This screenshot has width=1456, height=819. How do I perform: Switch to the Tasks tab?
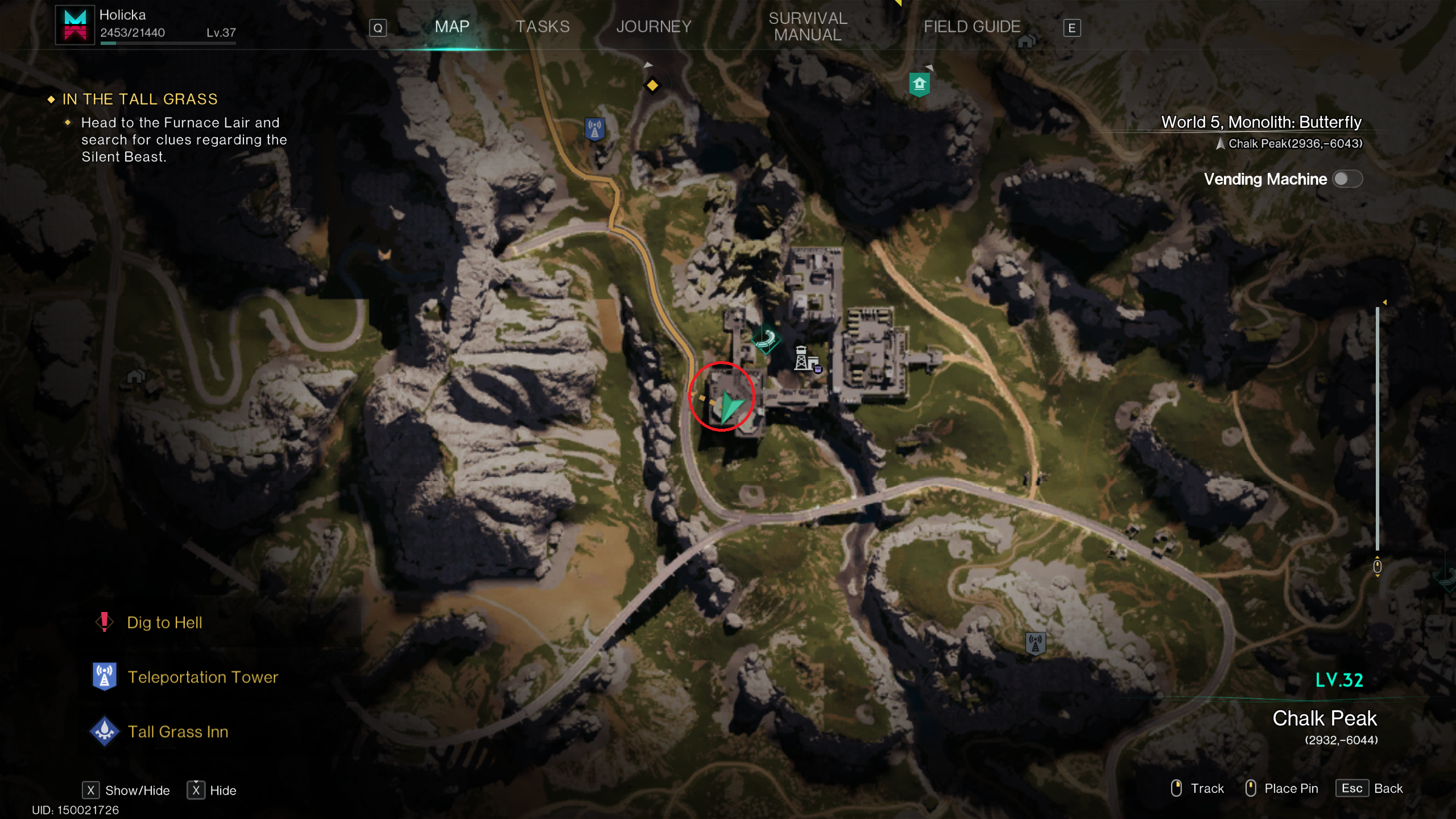542,27
